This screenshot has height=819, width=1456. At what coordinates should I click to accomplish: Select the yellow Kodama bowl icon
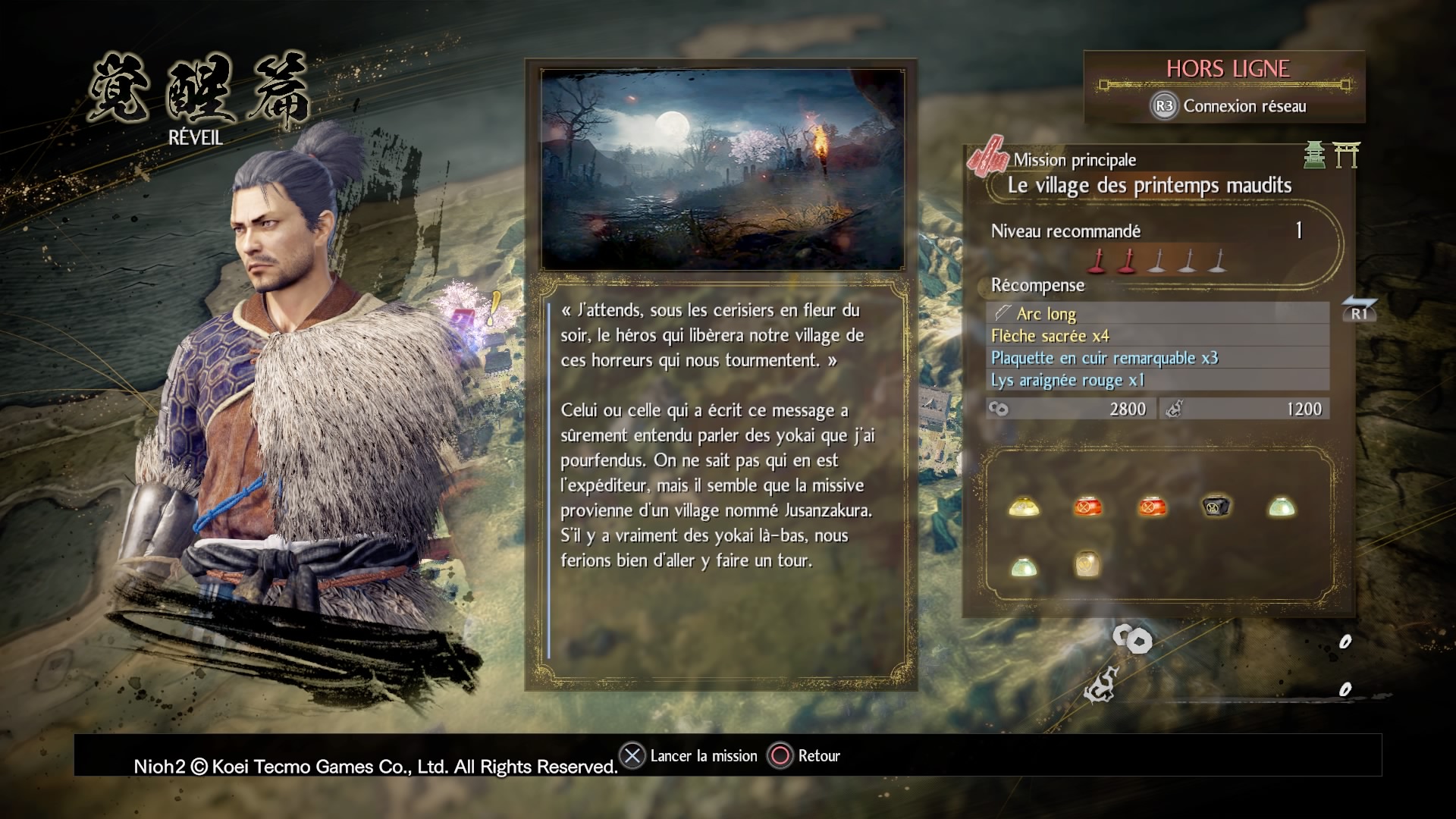tap(1024, 507)
